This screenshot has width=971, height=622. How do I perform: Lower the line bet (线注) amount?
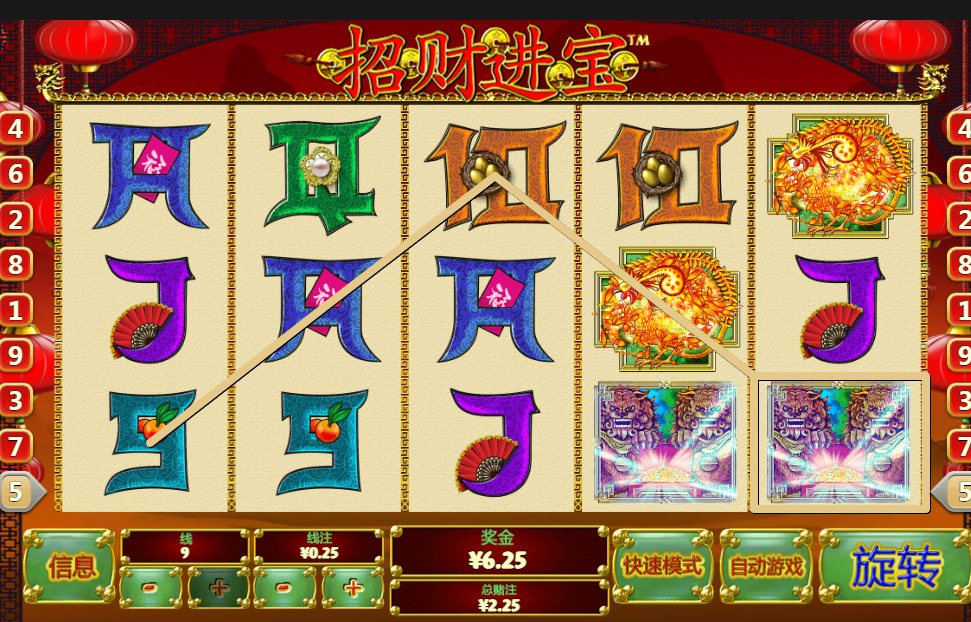point(285,587)
